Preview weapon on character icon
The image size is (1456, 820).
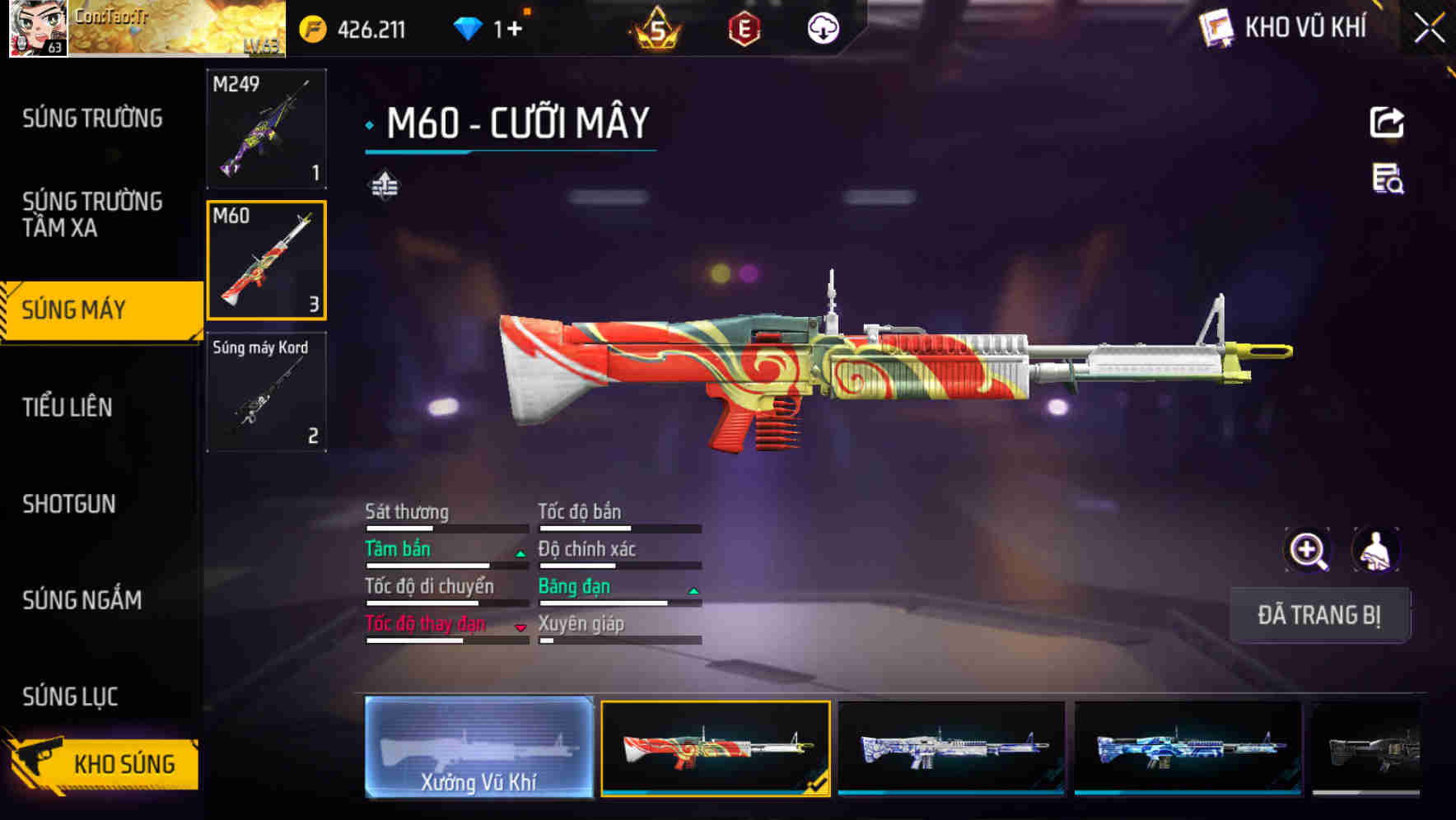pos(1375,550)
